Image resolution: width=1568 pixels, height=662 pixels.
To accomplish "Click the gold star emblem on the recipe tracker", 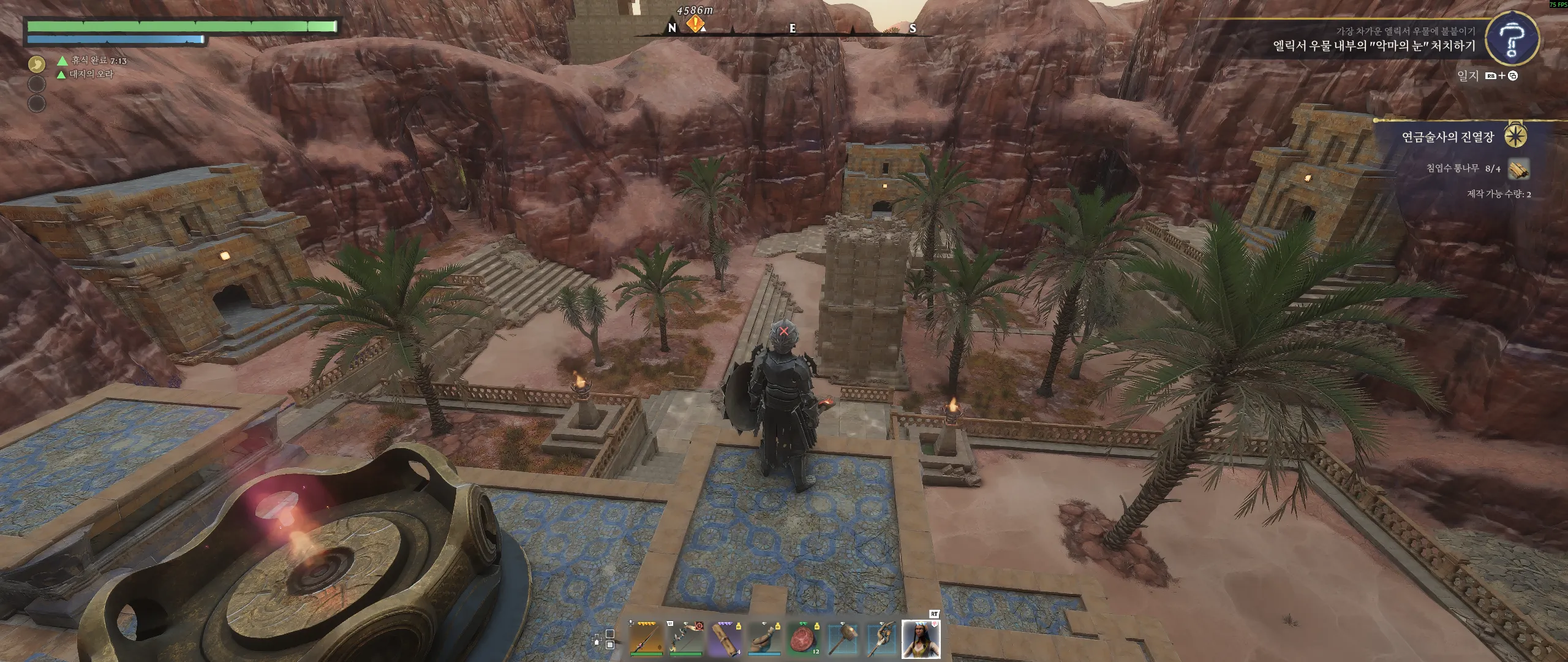I will pyautogui.click(x=1515, y=135).
